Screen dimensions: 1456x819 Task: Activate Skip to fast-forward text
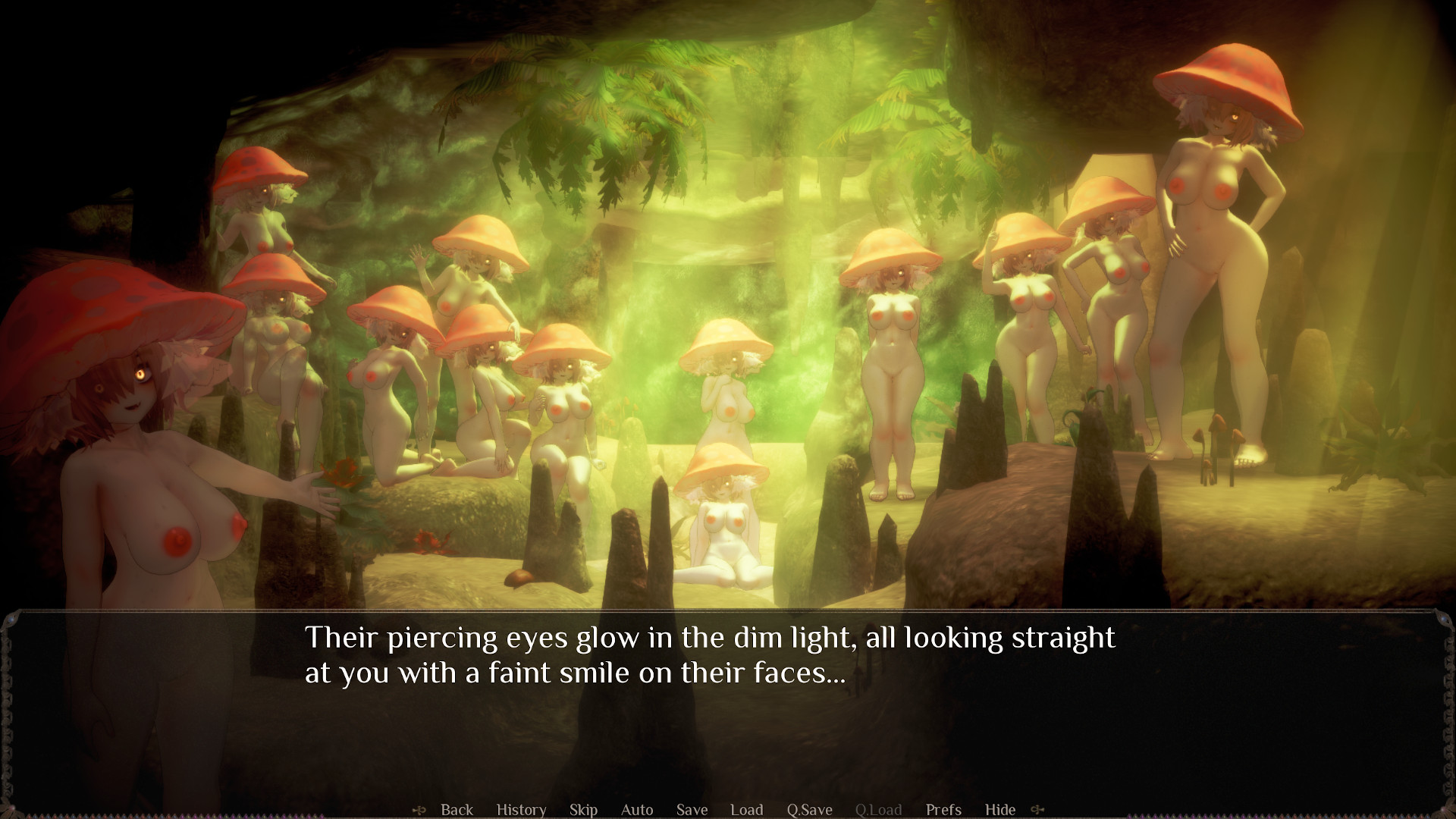[583, 809]
